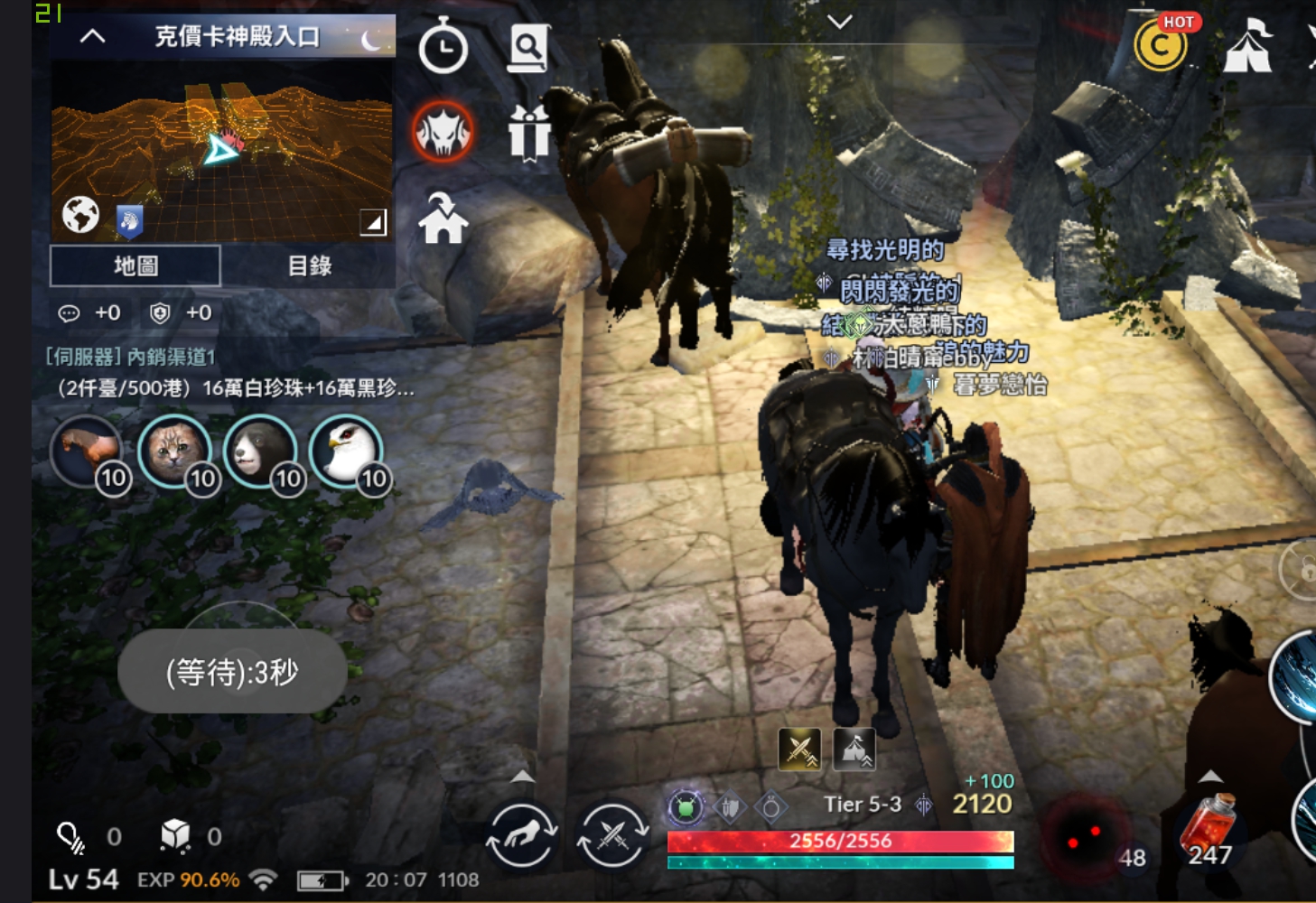Toggle the crossed swords combat mode button
This screenshot has height=903, width=1316.
click(x=611, y=833)
